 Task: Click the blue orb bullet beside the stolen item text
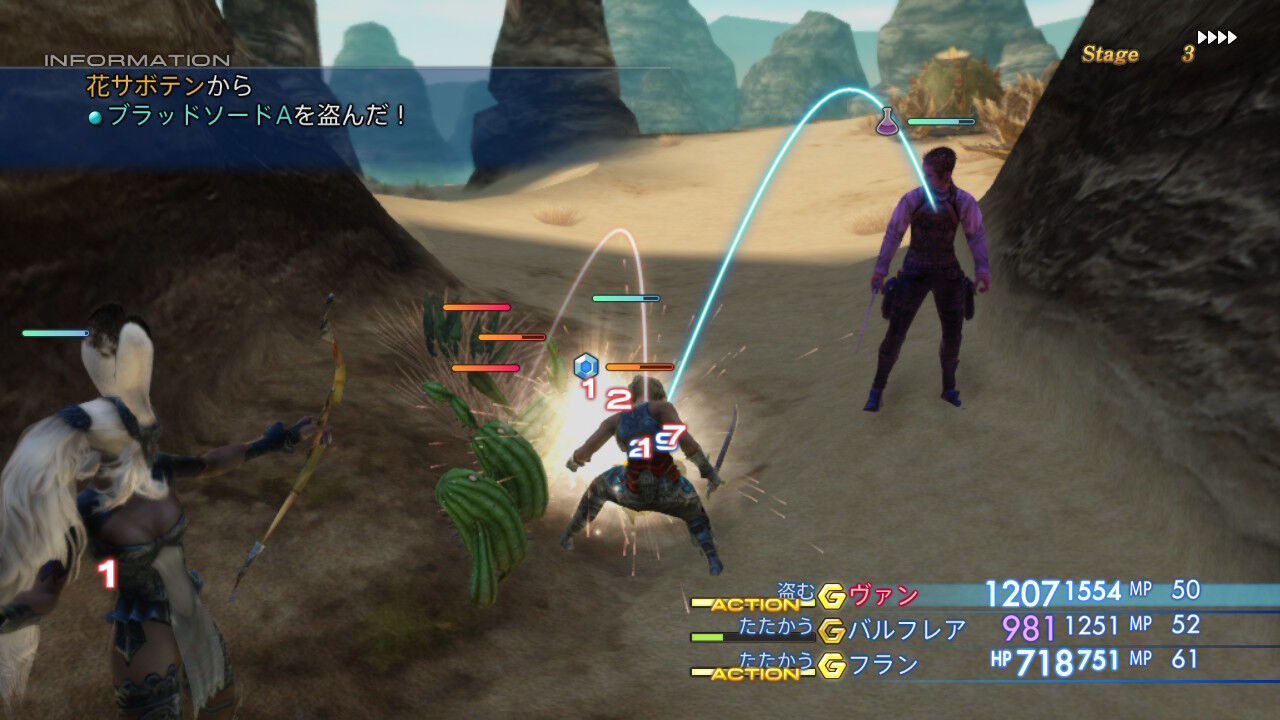click(x=97, y=118)
